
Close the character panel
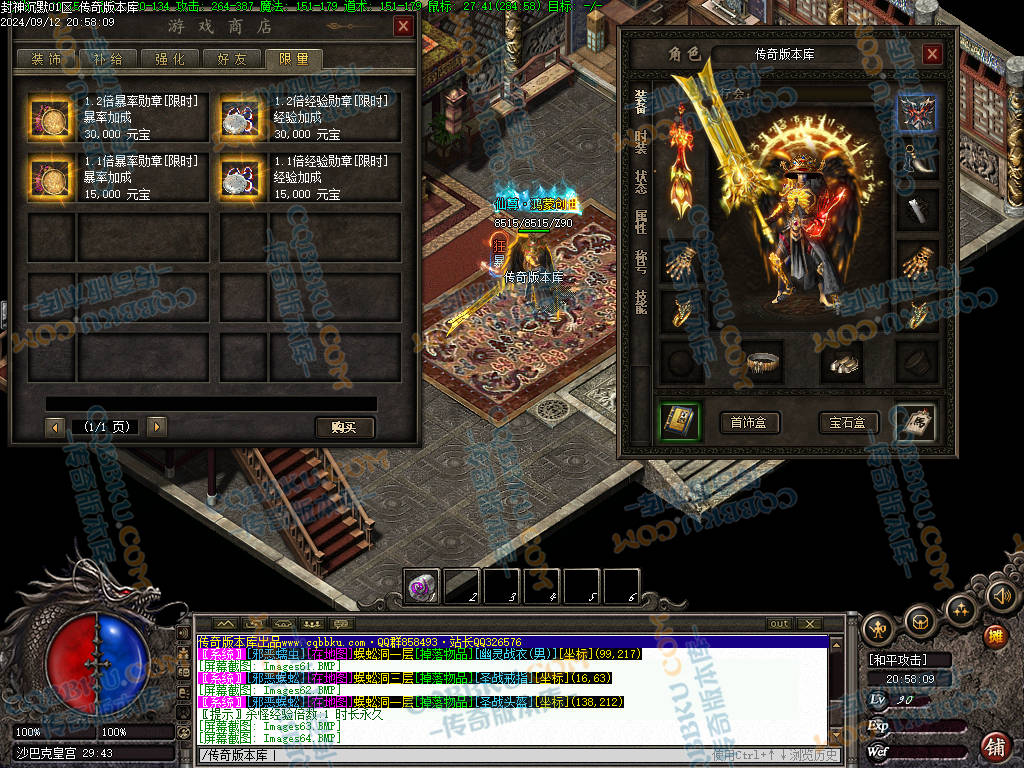click(932, 54)
